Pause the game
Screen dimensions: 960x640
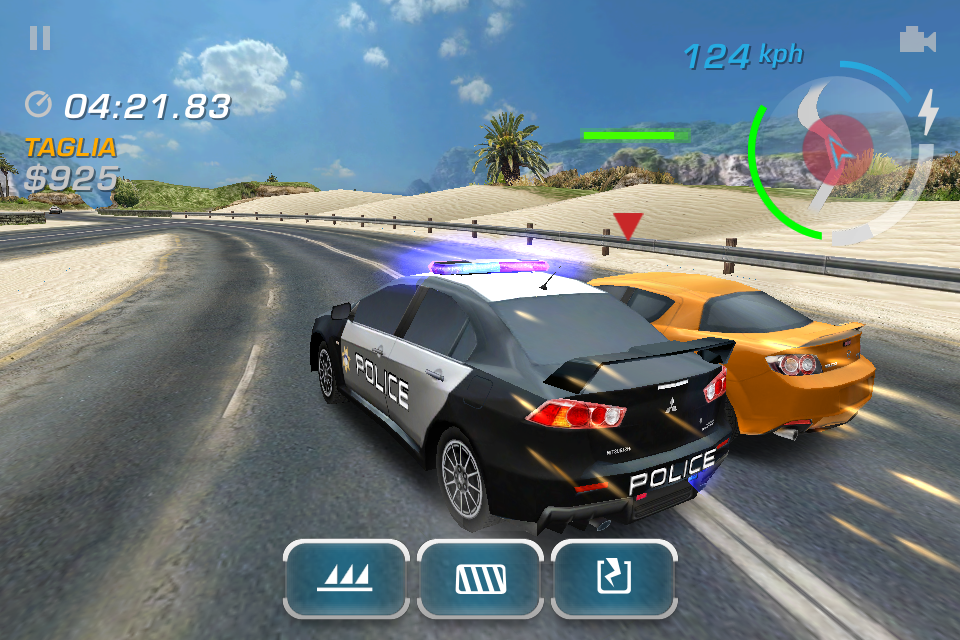pos(40,39)
